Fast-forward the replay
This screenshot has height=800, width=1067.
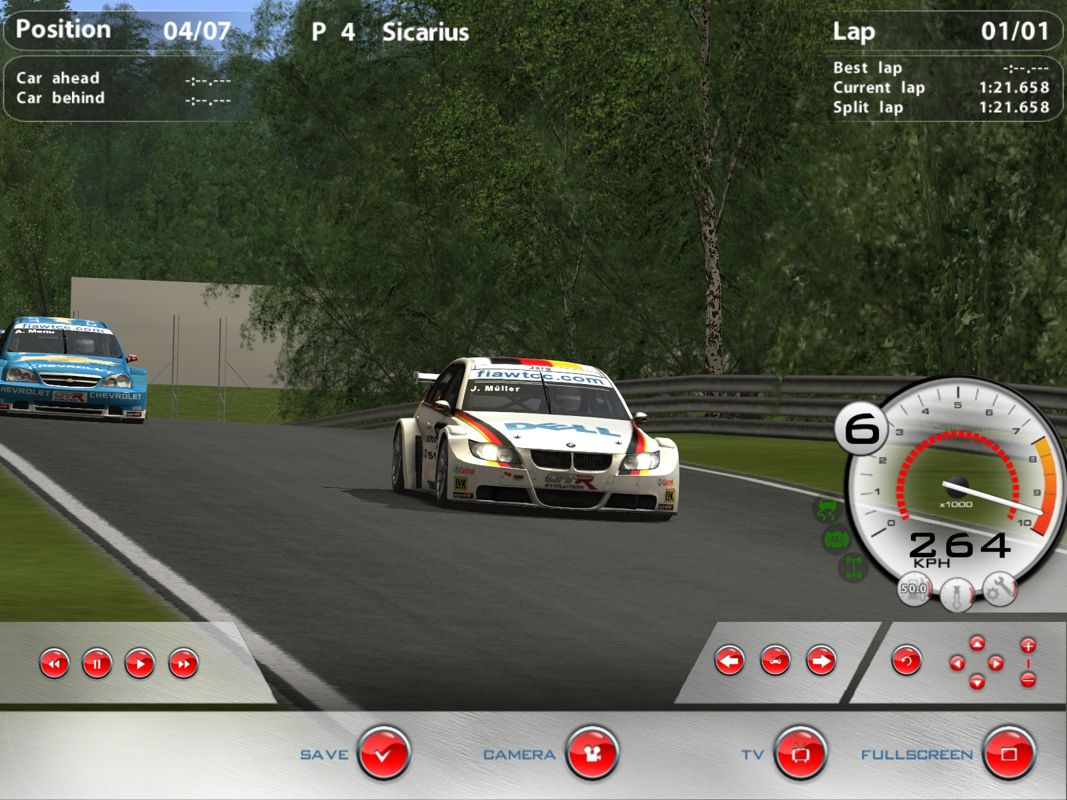point(183,662)
